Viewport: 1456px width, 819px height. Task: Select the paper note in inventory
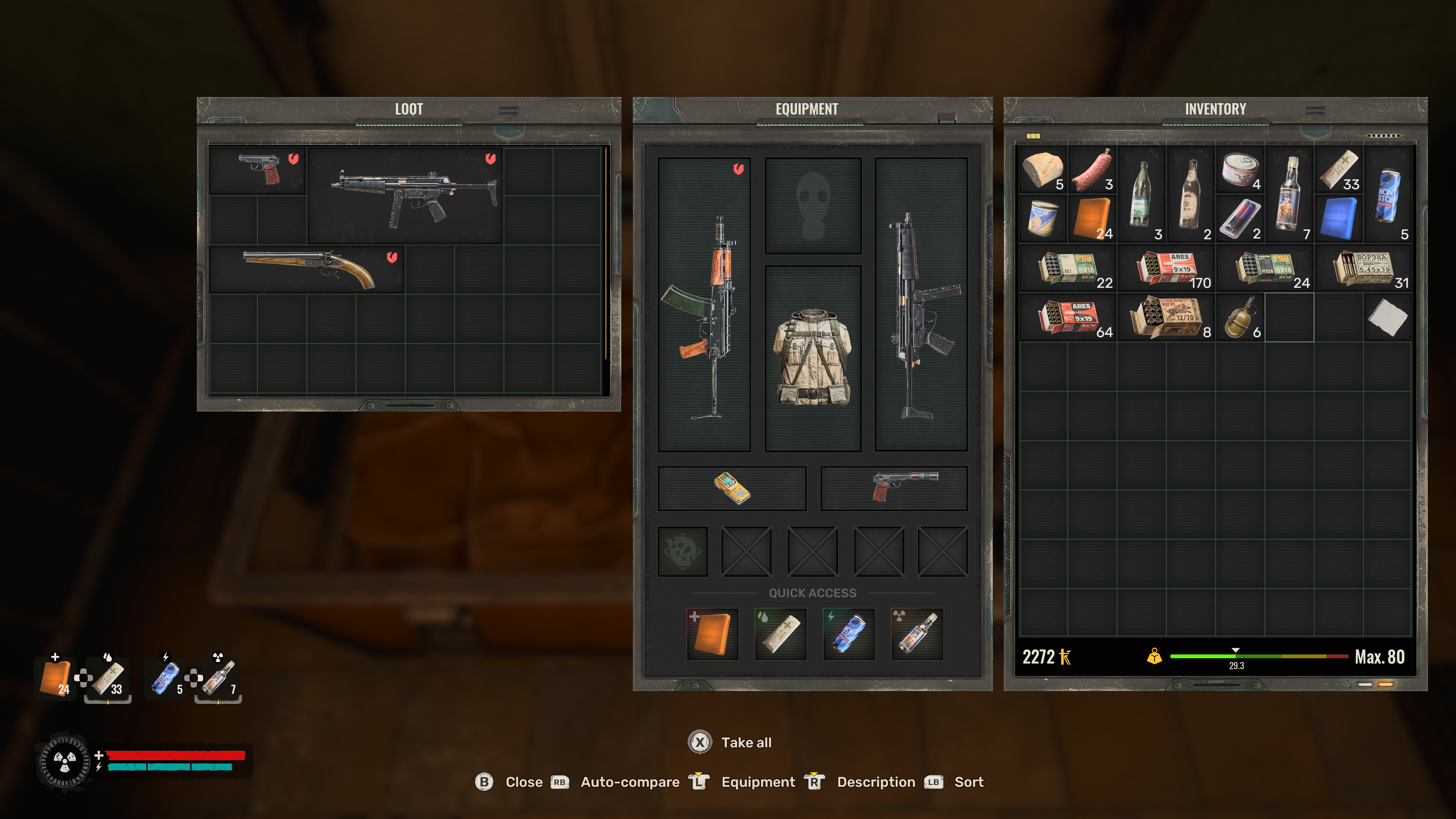(1388, 317)
